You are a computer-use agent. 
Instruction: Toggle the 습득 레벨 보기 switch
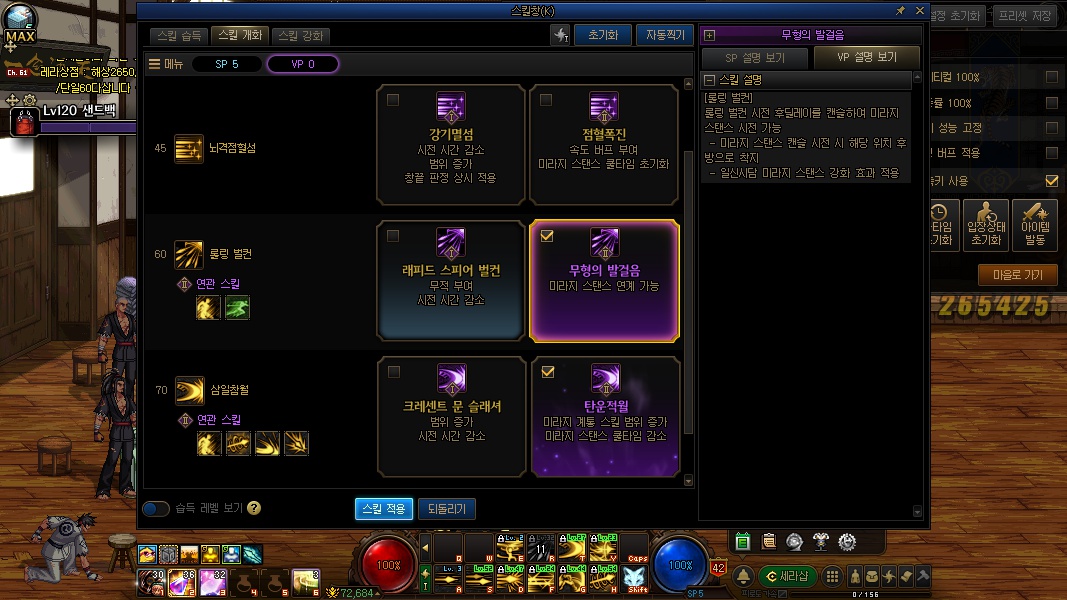pyautogui.click(x=156, y=509)
